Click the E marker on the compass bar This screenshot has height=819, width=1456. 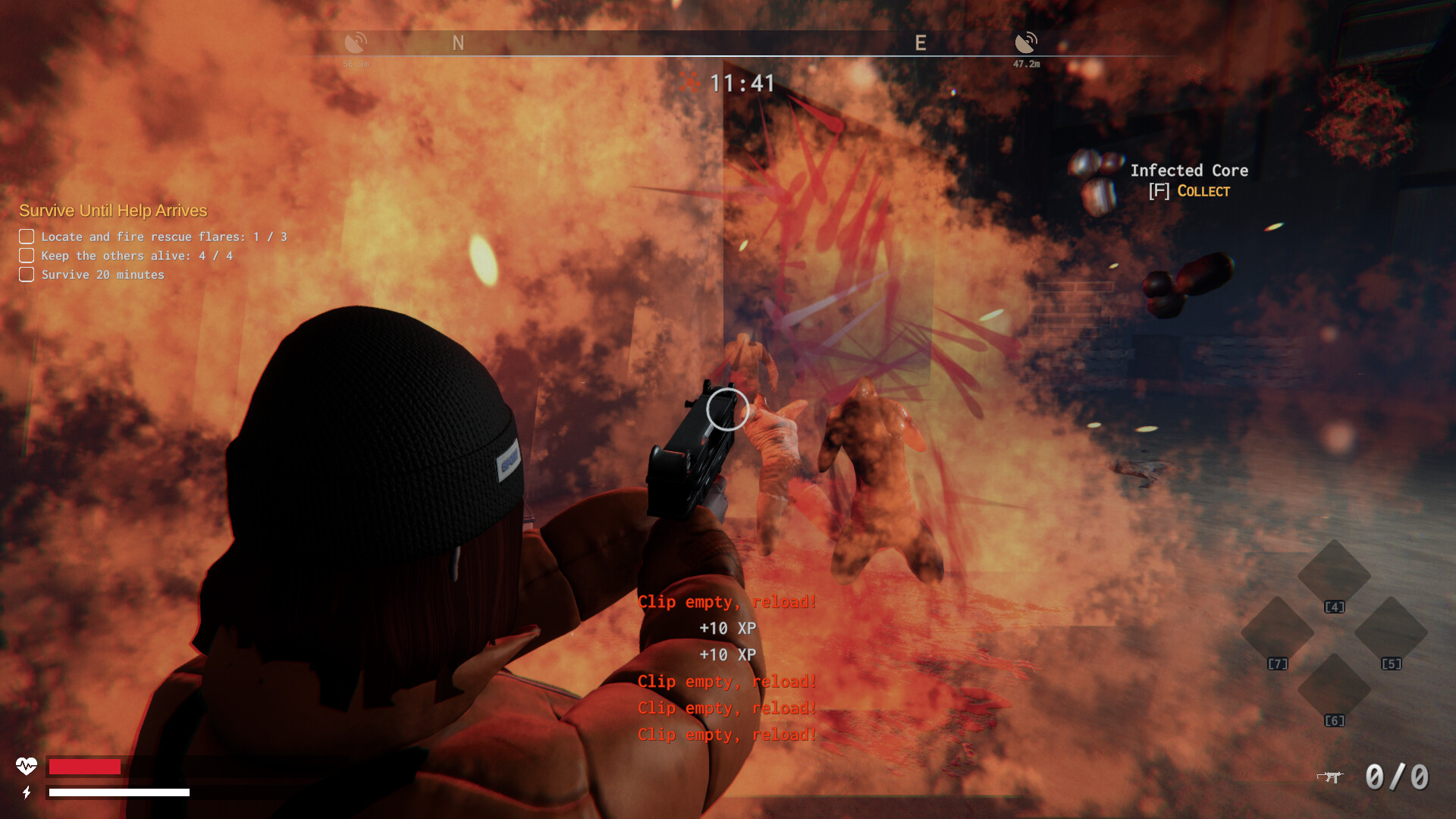tap(921, 42)
